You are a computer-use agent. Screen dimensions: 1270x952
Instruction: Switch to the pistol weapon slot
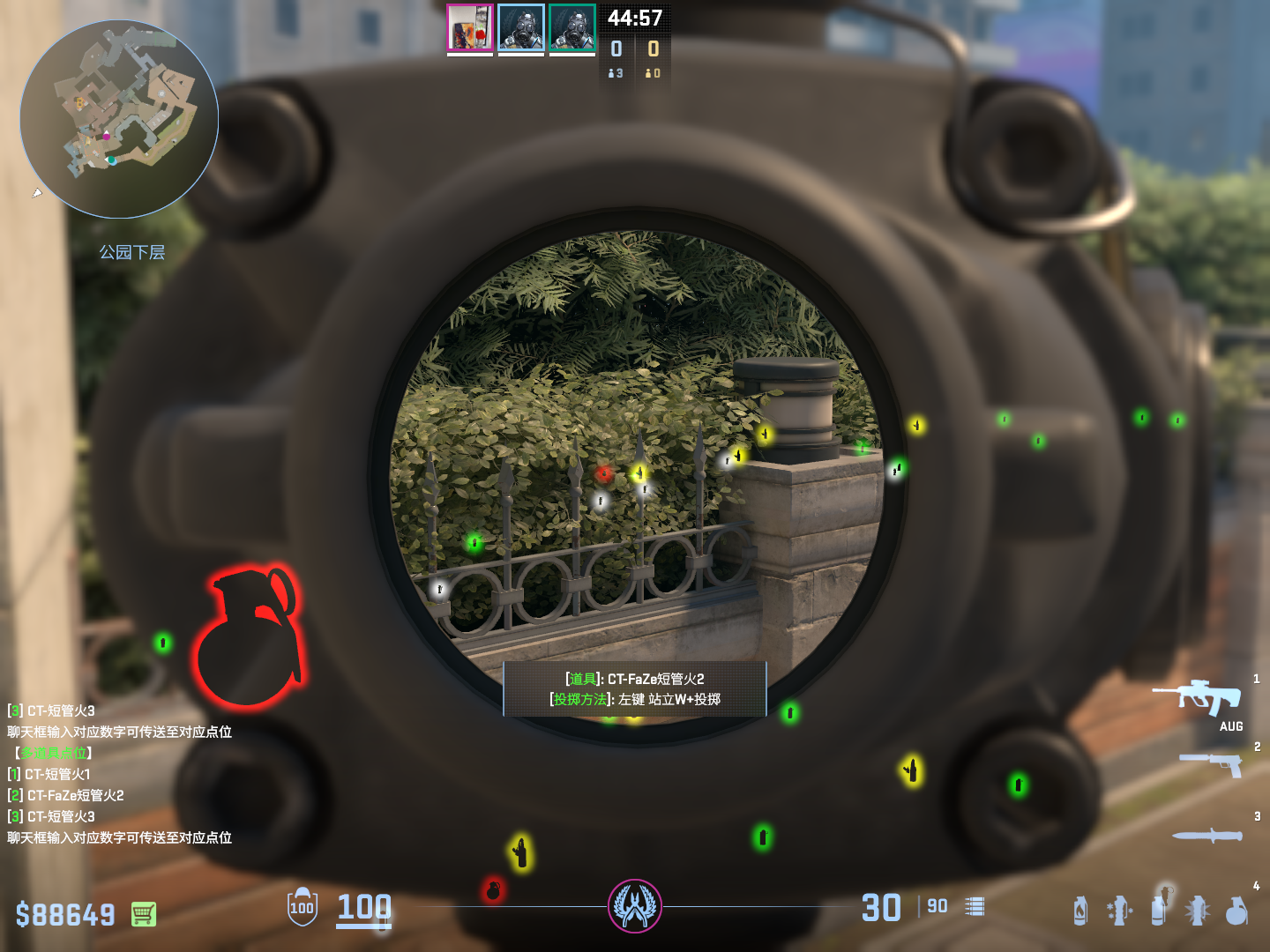[1213, 764]
